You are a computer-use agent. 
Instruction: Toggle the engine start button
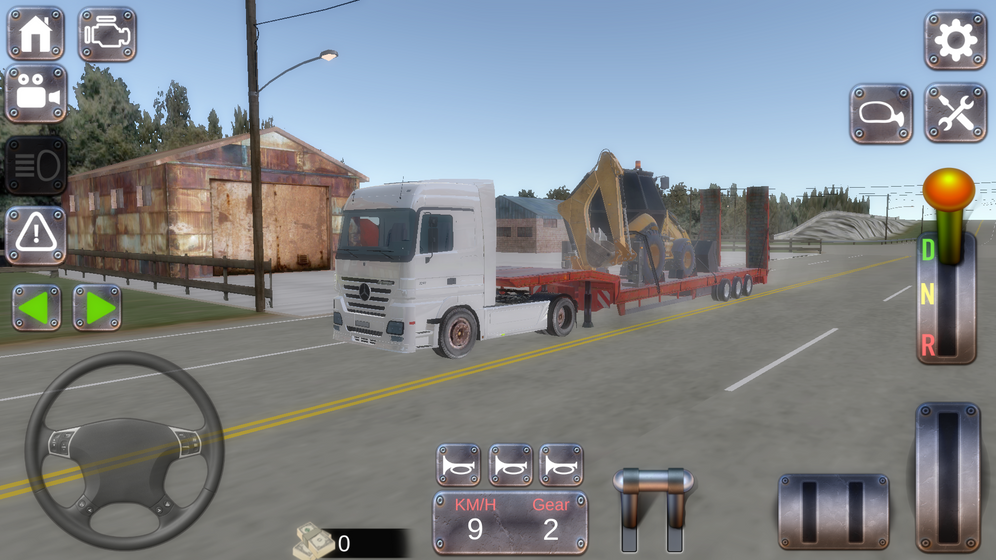coord(107,34)
